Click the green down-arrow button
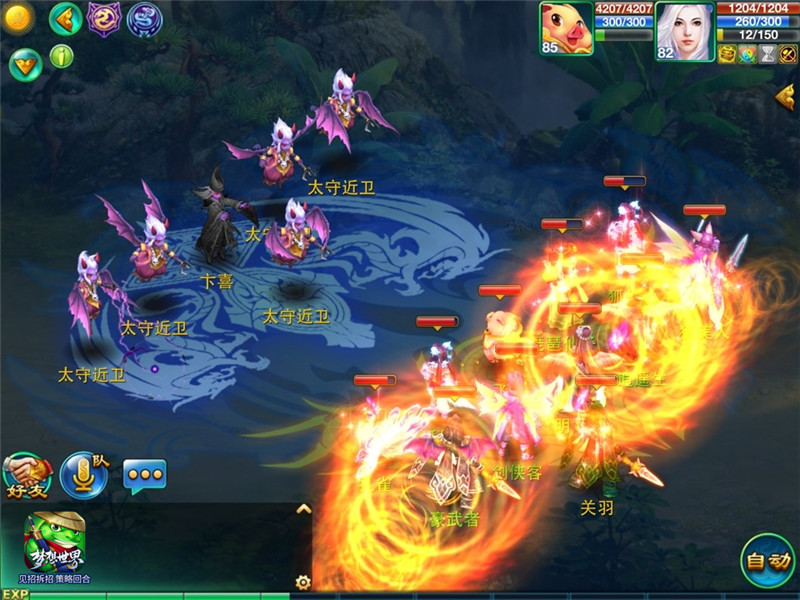The height and width of the screenshot is (600, 800). point(24,64)
